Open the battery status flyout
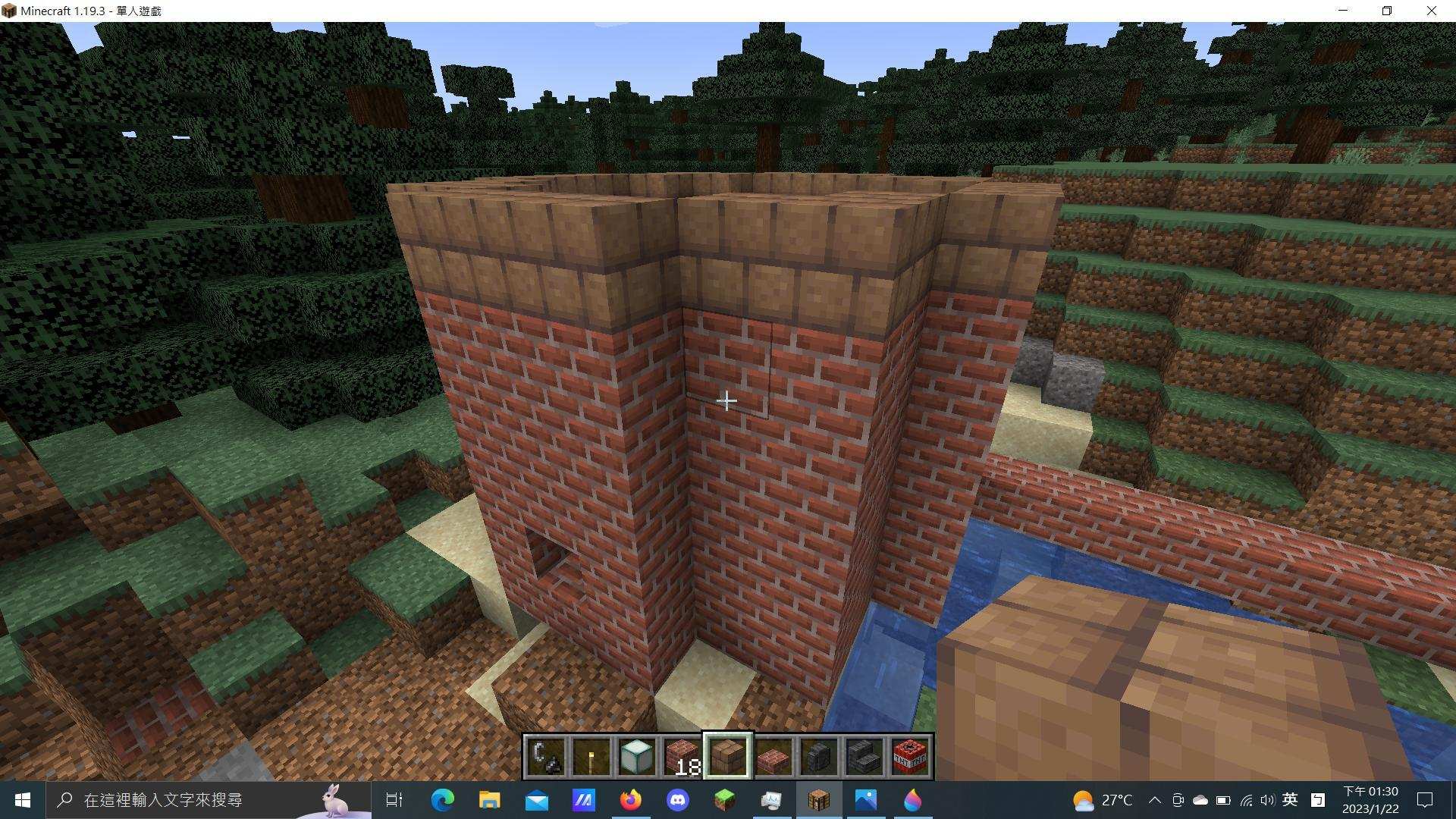 pyautogui.click(x=1222, y=799)
